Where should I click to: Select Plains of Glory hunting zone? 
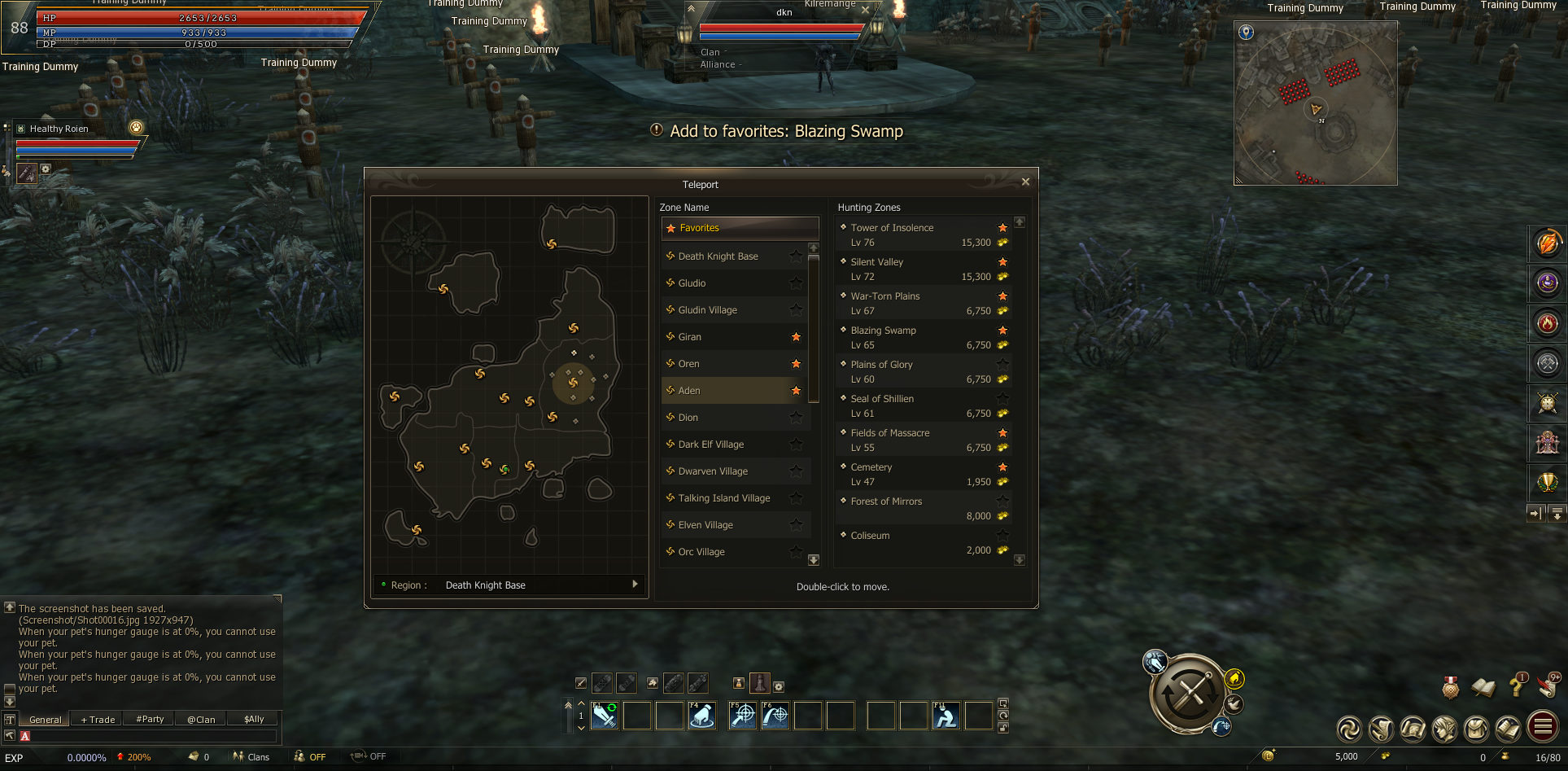point(881,365)
